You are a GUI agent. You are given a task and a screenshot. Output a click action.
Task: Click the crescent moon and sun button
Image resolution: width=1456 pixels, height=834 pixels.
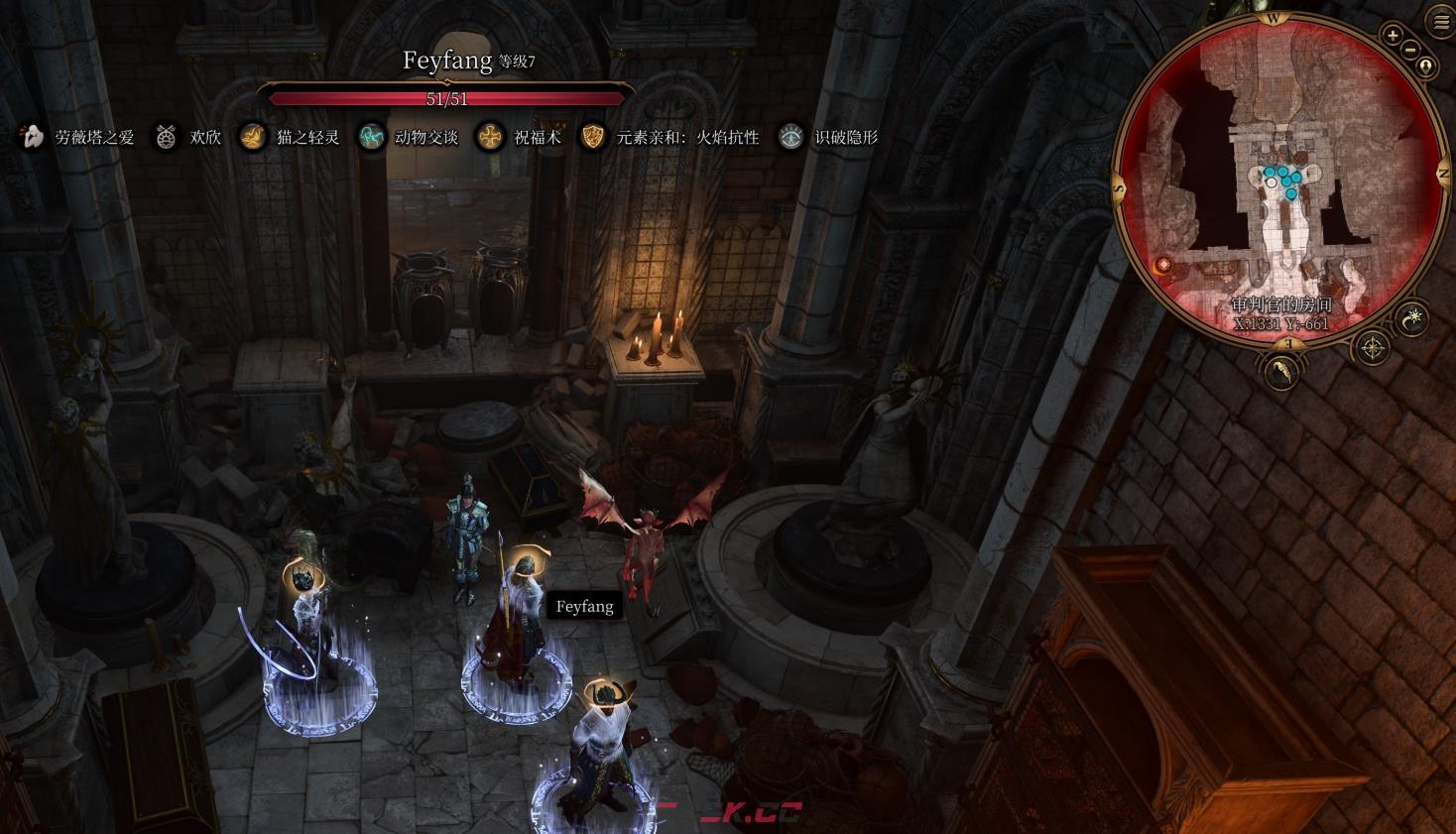[x=1412, y=318]
